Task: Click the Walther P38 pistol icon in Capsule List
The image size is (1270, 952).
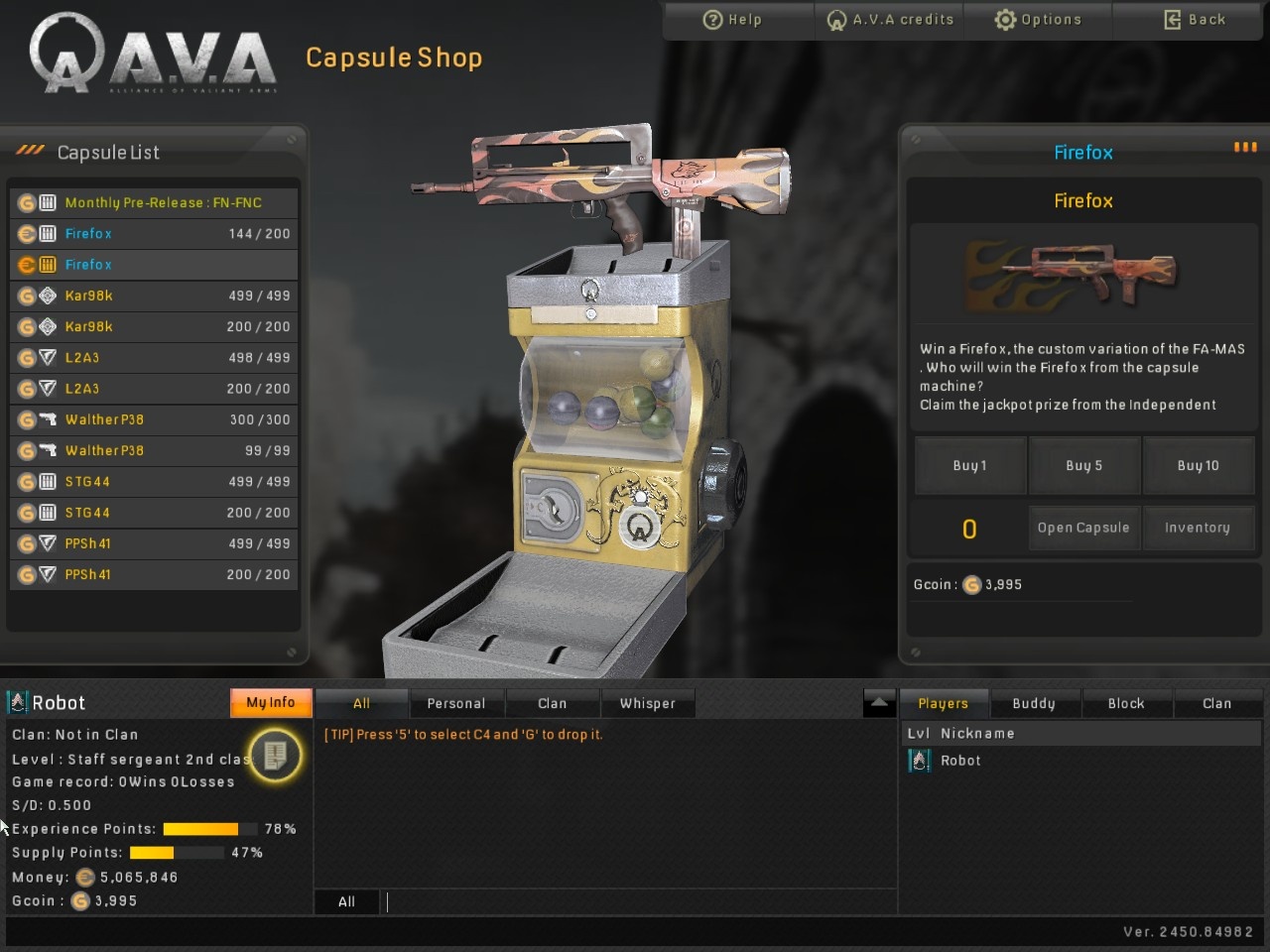Action: [x=48, y=419]
